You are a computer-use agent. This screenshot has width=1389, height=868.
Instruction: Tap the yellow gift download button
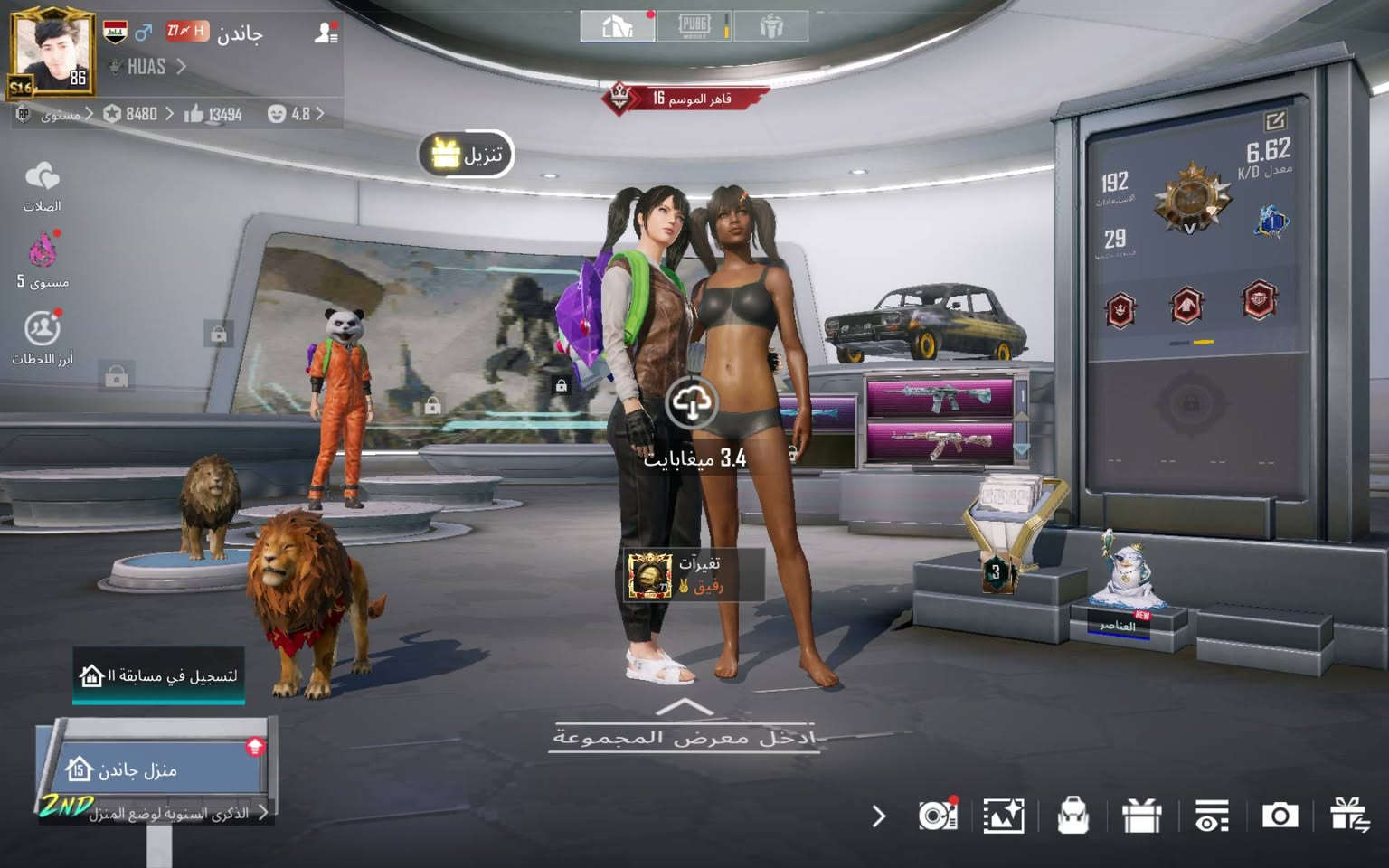[x=466, y=155]
